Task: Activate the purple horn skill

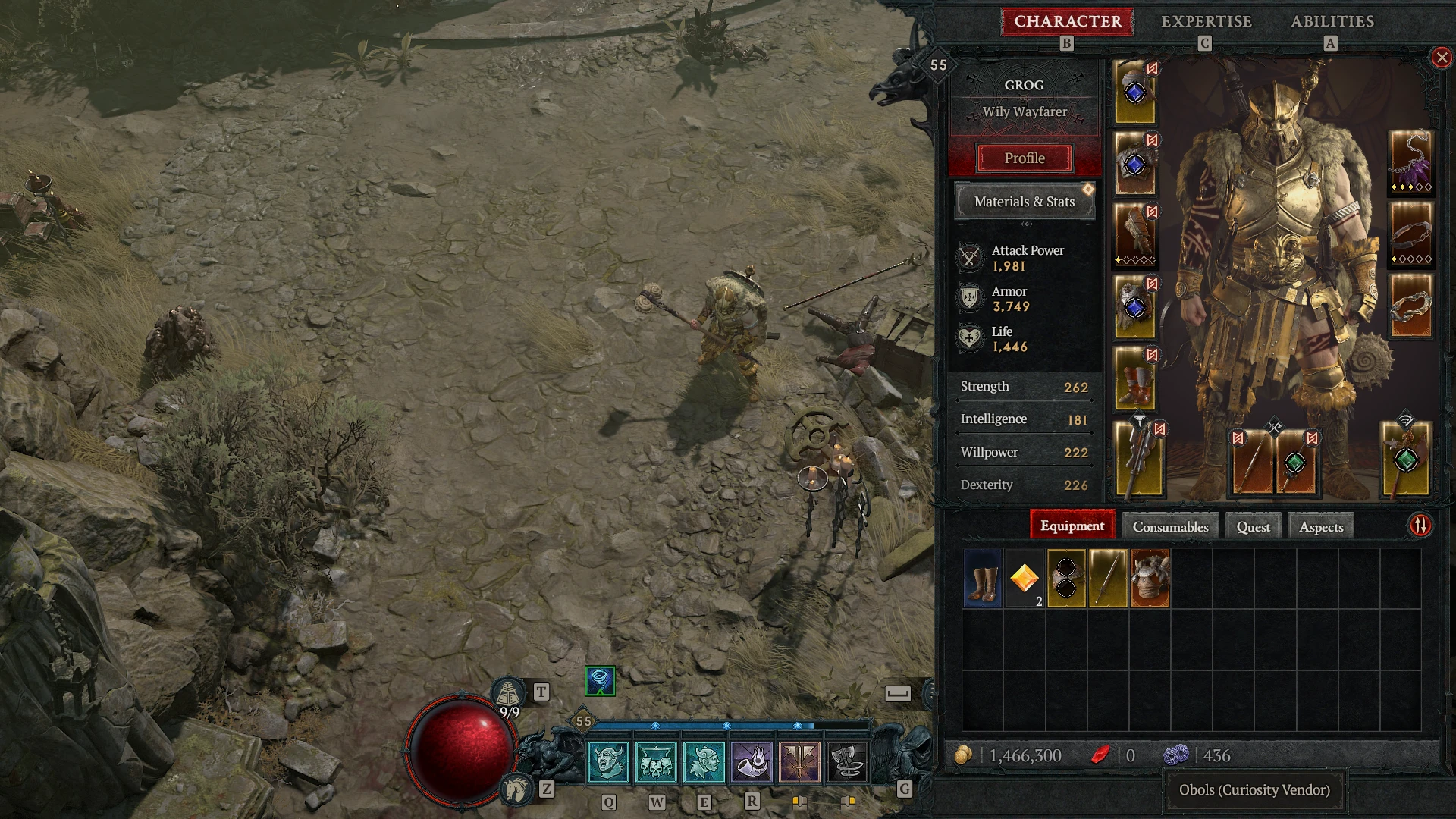Action: pyautogui.click(x=752, y=761)
